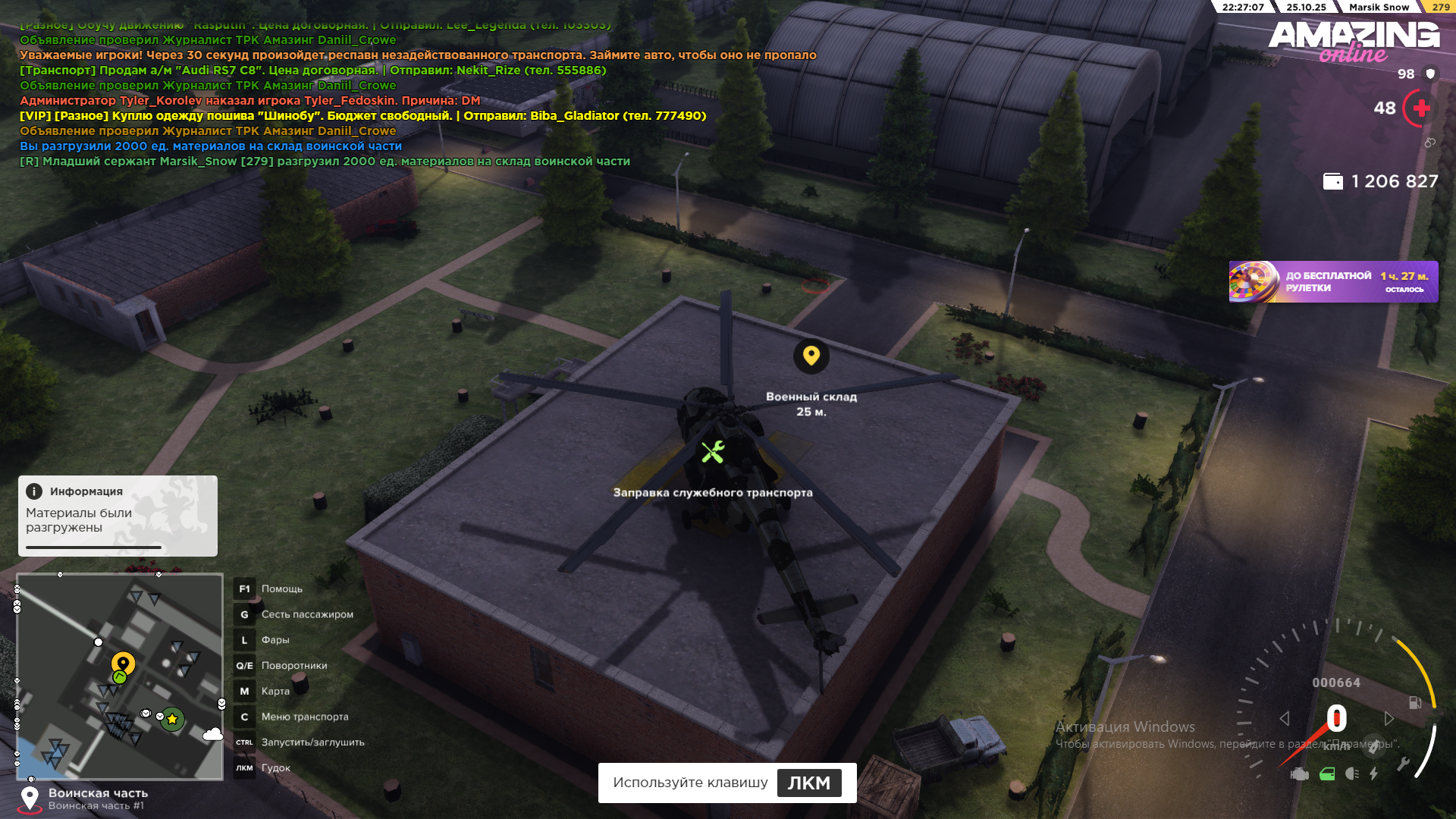Click the Audi RS7 sale chat message
Viewport: 1456px width, 819px height.
pyautogui.click(x=312, y=71)
